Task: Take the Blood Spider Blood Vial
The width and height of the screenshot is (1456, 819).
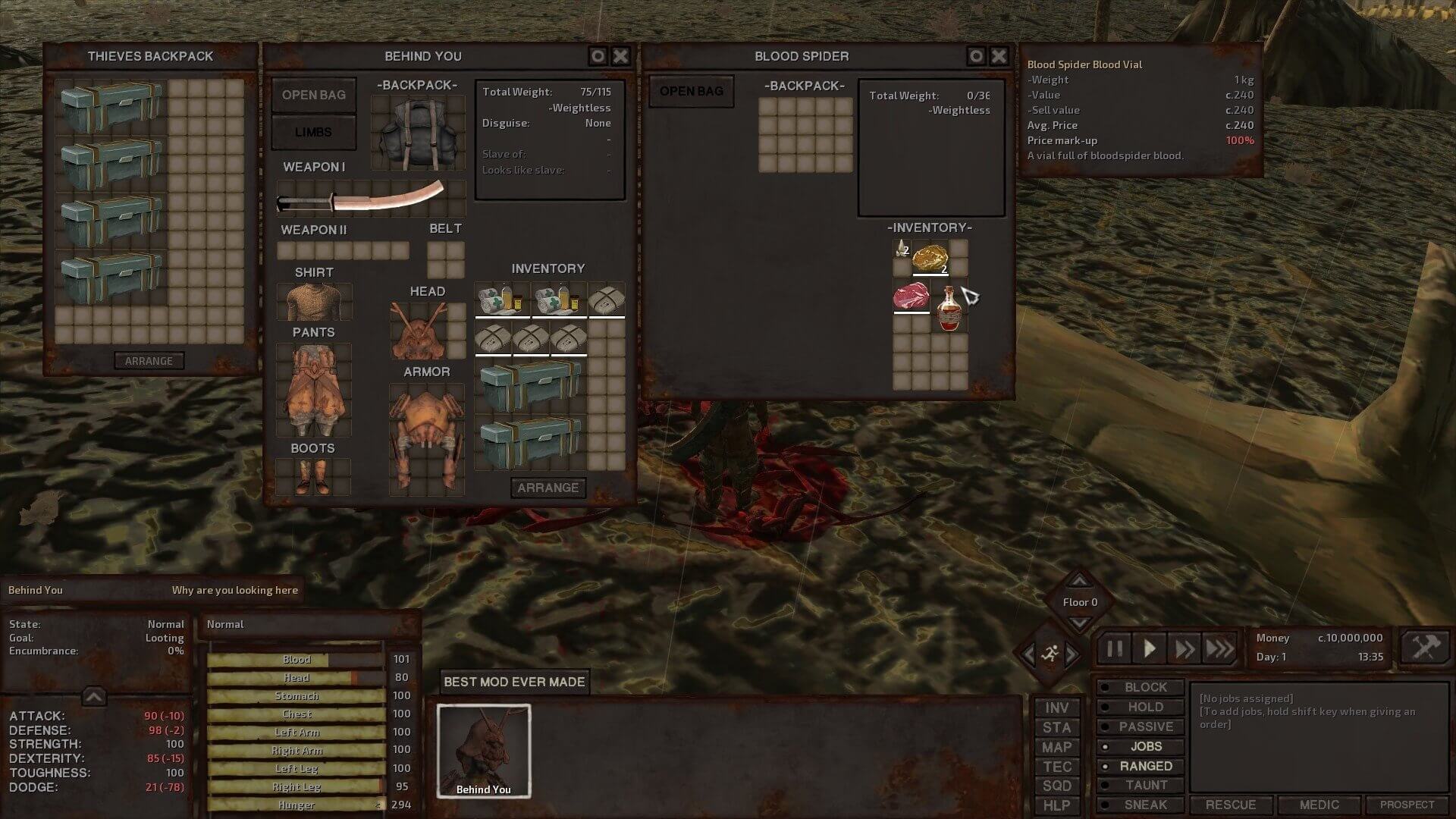Action: pyautogui.click(x=948, y=309)
